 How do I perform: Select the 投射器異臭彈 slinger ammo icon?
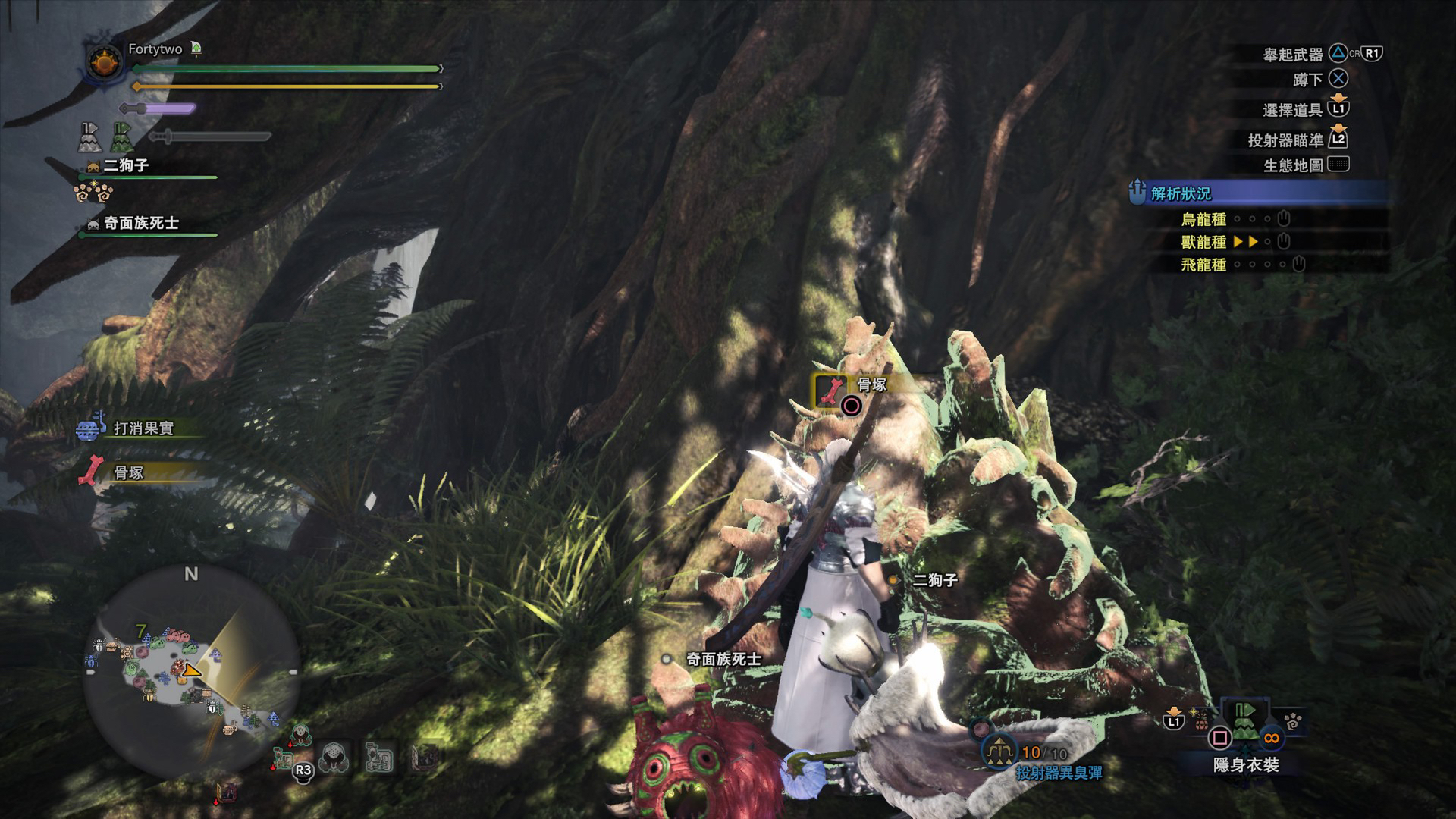pos(999,751)
